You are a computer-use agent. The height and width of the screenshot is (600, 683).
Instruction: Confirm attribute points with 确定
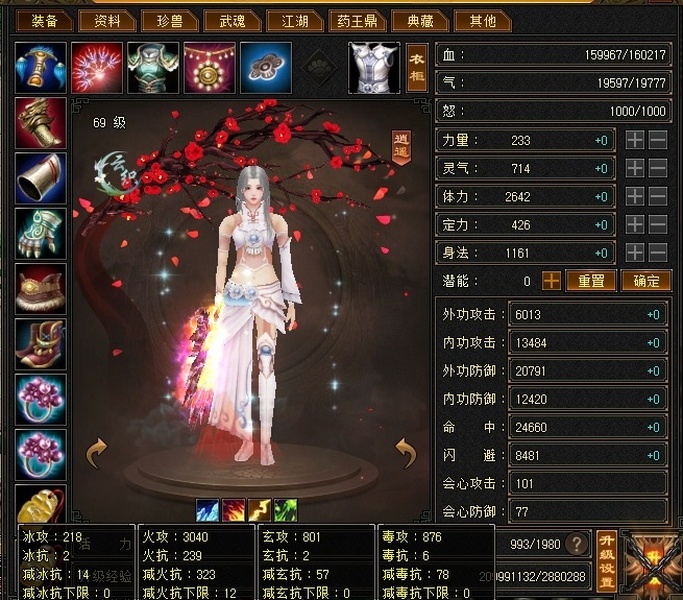646,281
